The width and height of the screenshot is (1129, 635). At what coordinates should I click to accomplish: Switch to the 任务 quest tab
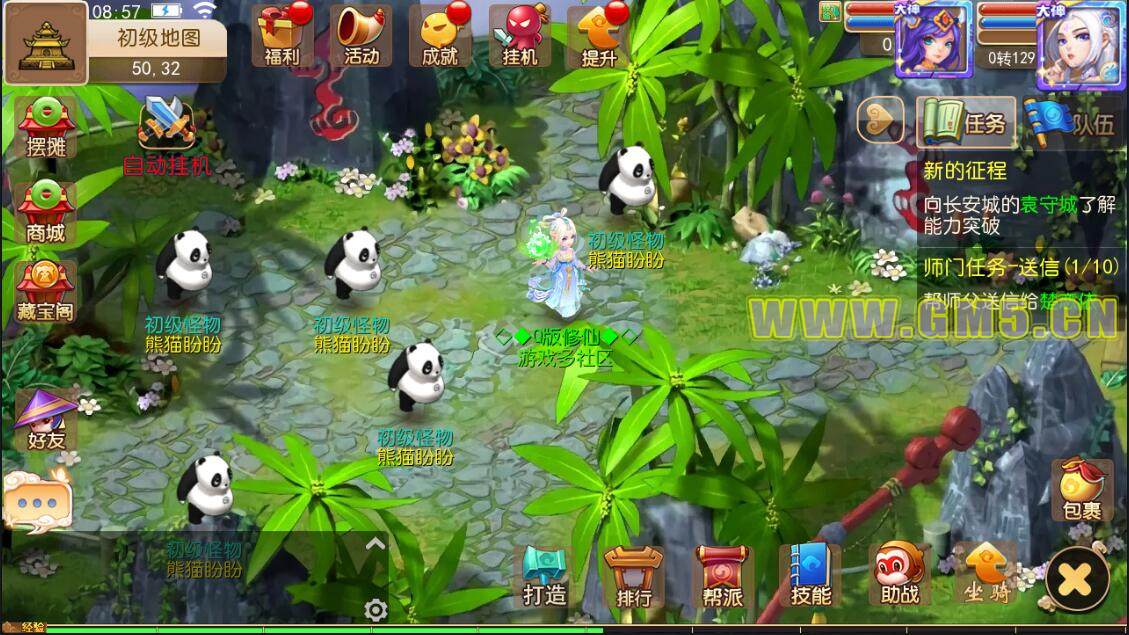tap(966, 123)
